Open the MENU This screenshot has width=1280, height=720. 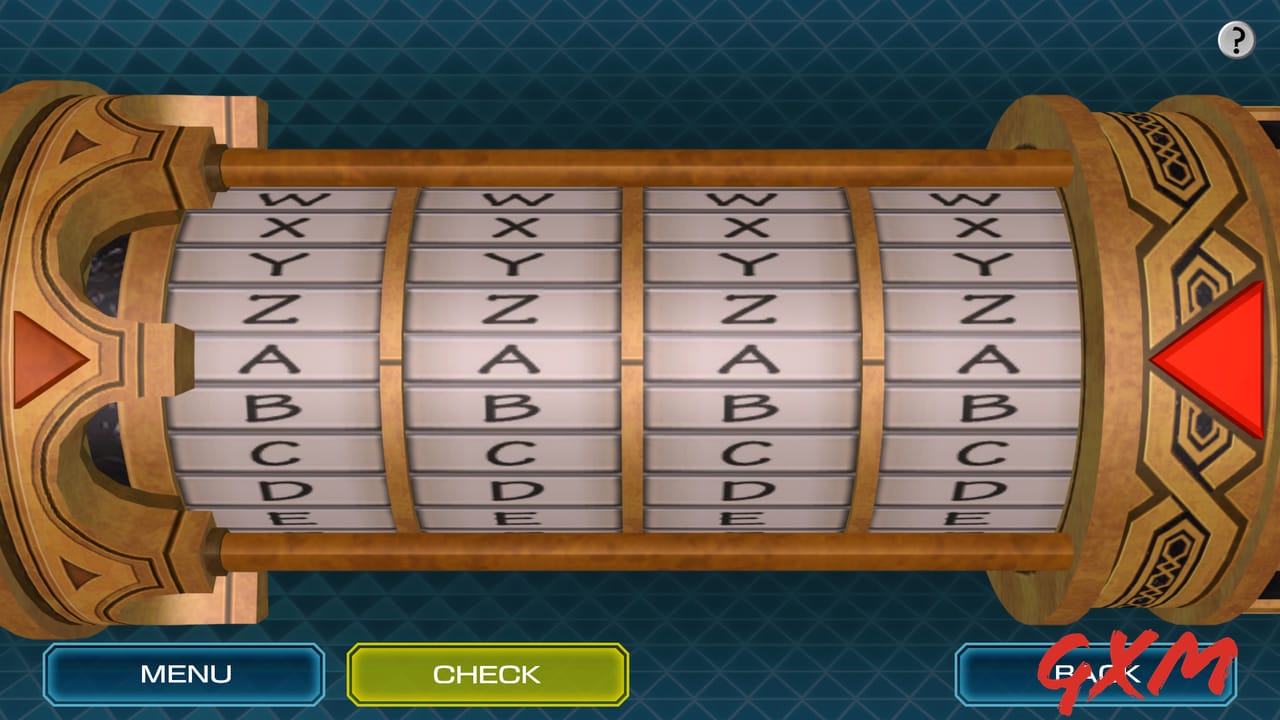coord(184,673)
